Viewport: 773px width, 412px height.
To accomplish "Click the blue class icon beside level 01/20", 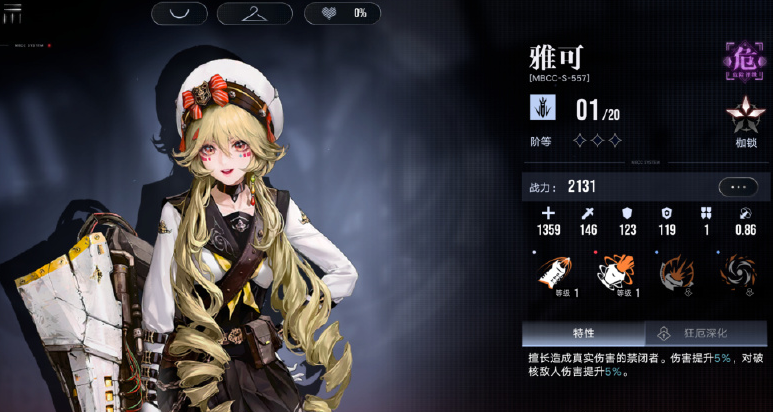I will click(x=543, y=107).
